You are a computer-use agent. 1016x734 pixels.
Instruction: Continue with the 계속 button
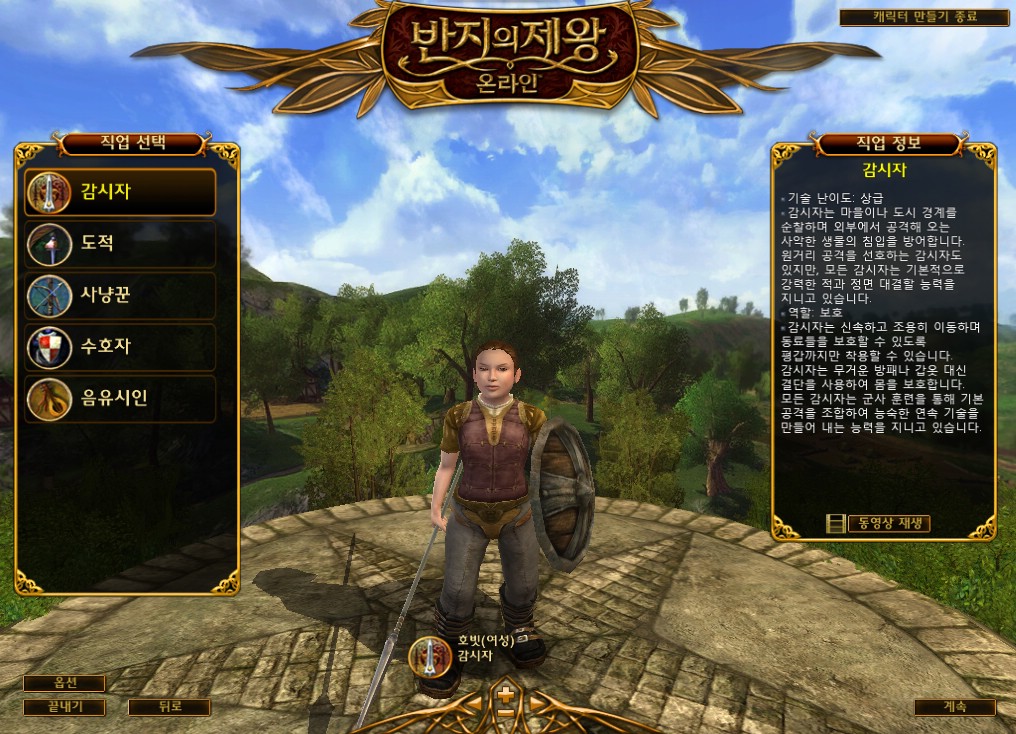click(954, 706)
